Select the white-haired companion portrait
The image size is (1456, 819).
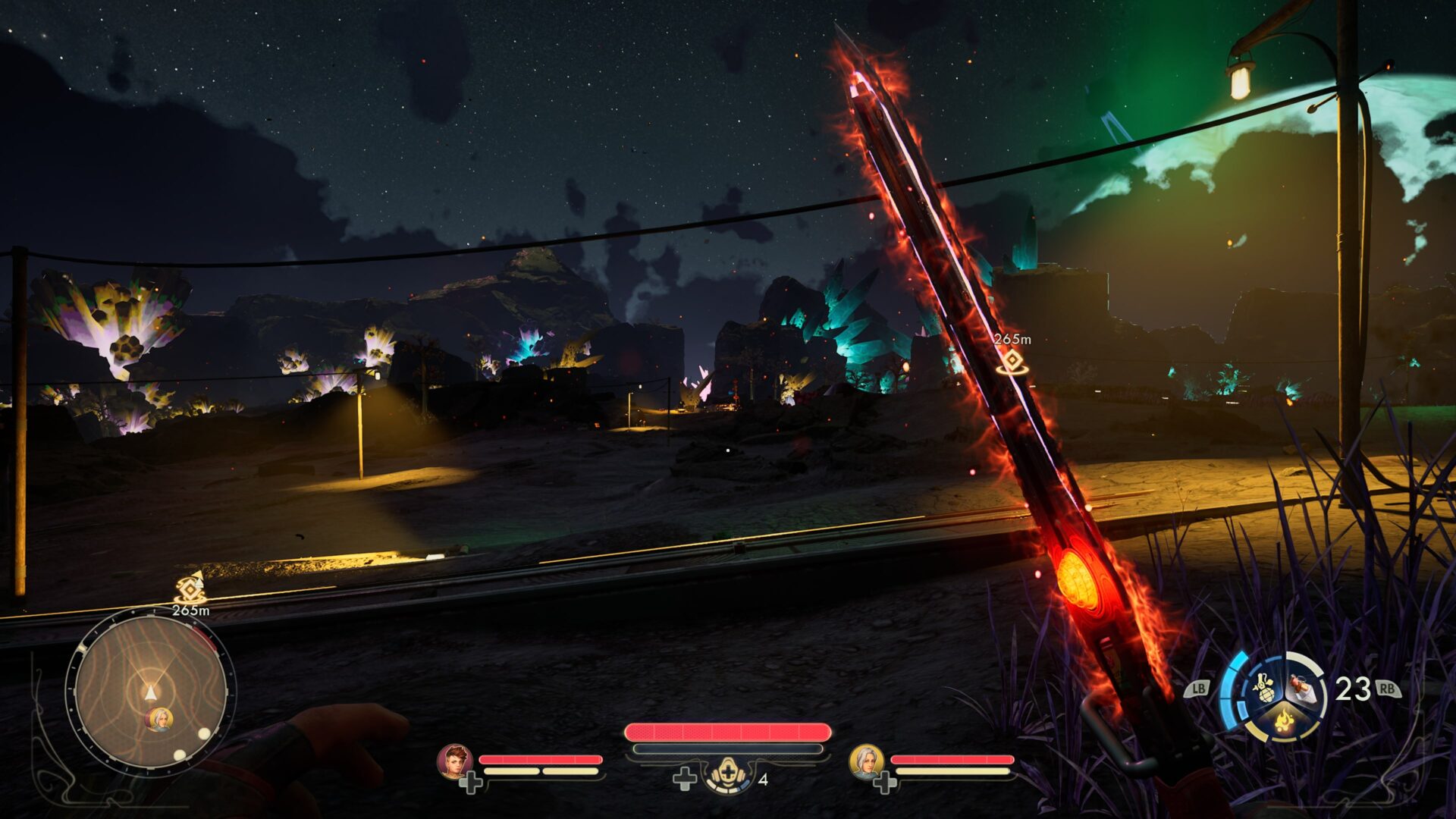[x=866, y=761]
